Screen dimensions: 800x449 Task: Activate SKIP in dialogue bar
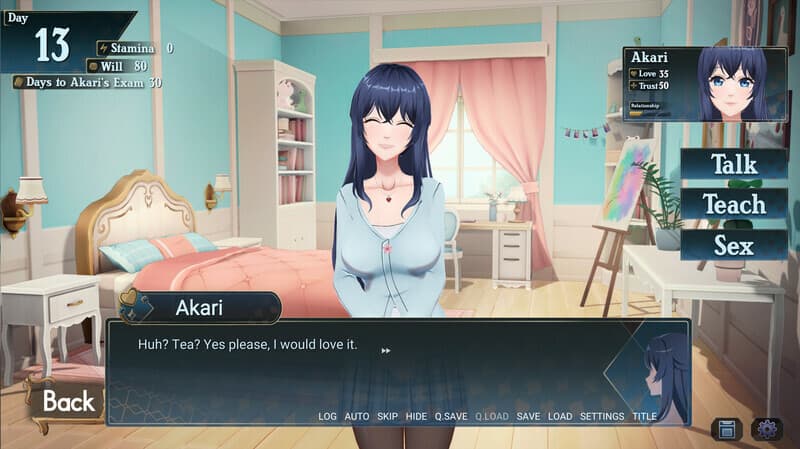pyautogui.click(x=387, y=416)
